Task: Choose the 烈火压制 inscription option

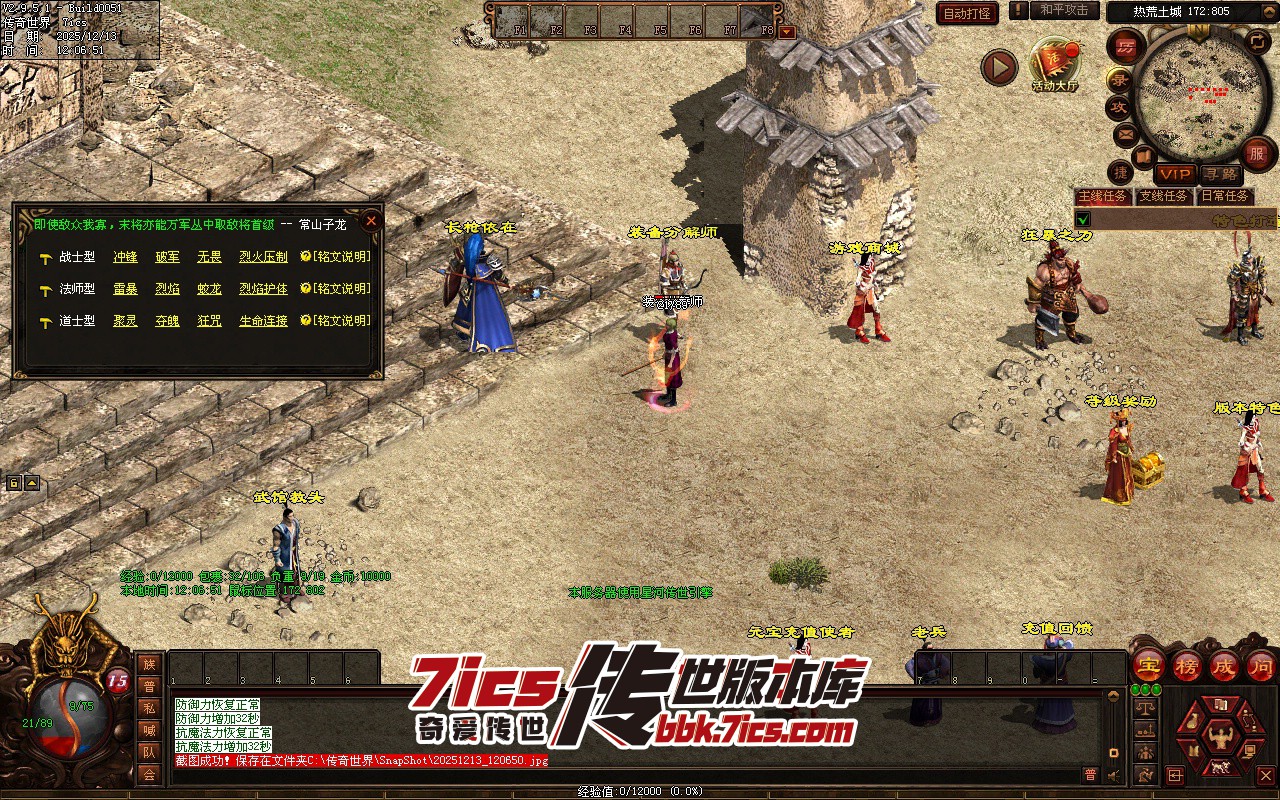Action: tap(263, 257)
